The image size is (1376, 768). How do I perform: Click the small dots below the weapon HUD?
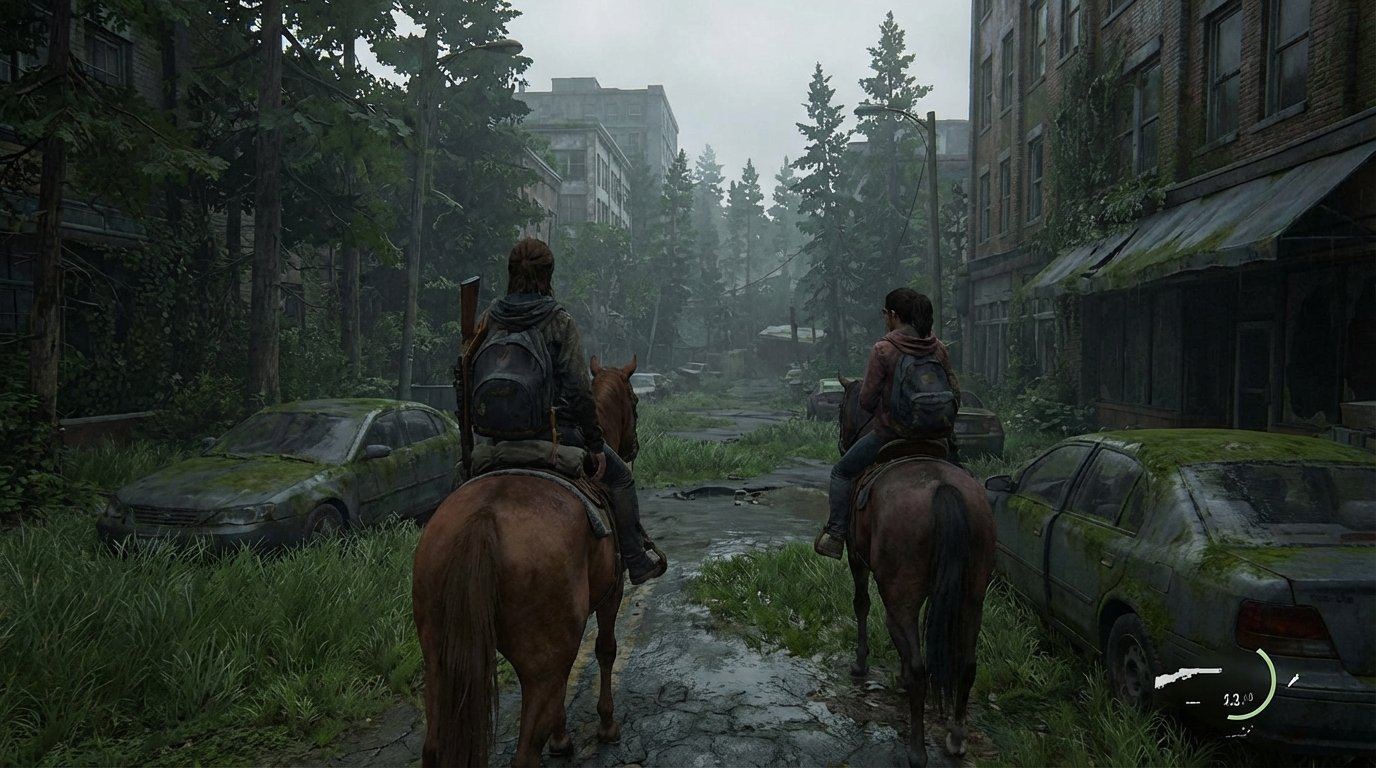pyautogui.click(x=1239, y=732)
